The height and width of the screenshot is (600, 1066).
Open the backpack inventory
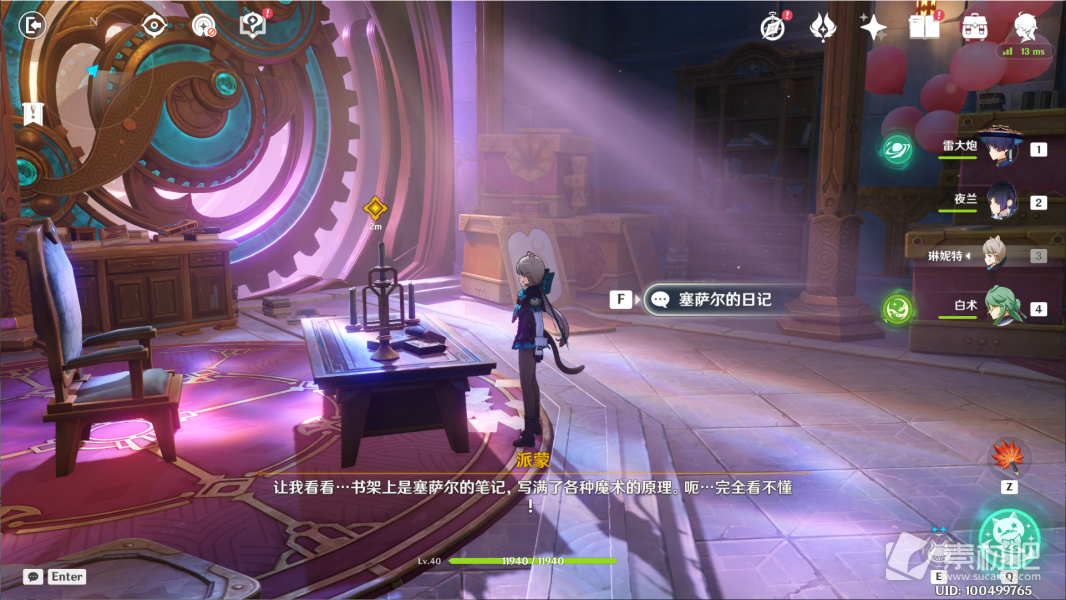(x=974, y=27)
